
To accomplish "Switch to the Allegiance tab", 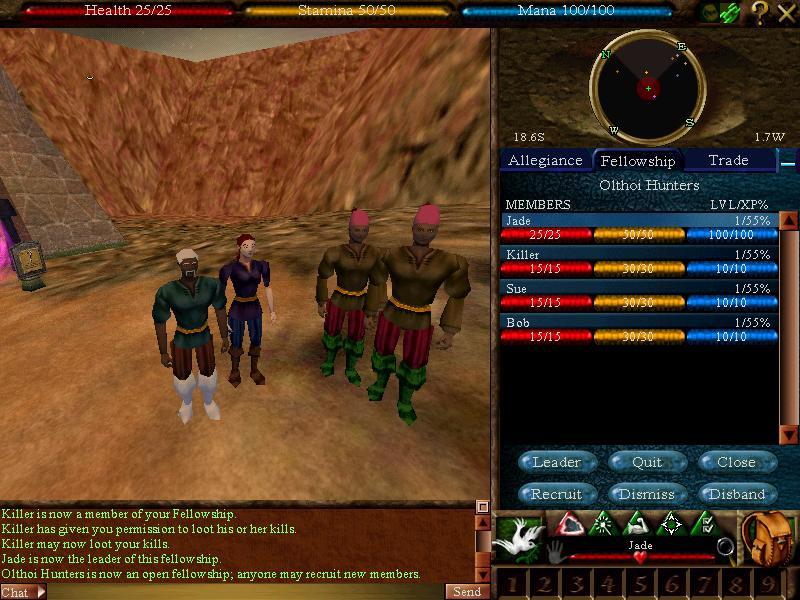I will [545, 160].
